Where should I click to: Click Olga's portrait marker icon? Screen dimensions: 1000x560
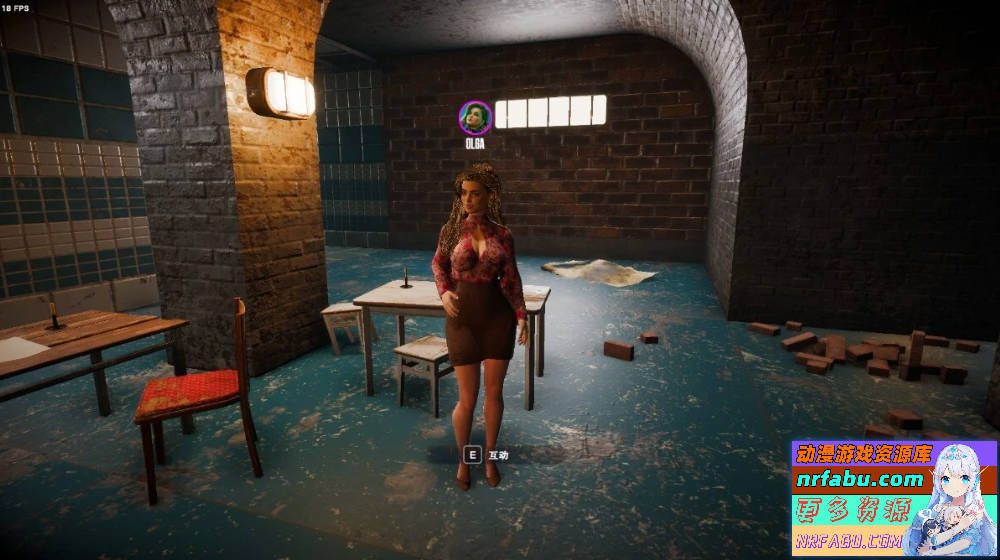[x=475, y=117]
